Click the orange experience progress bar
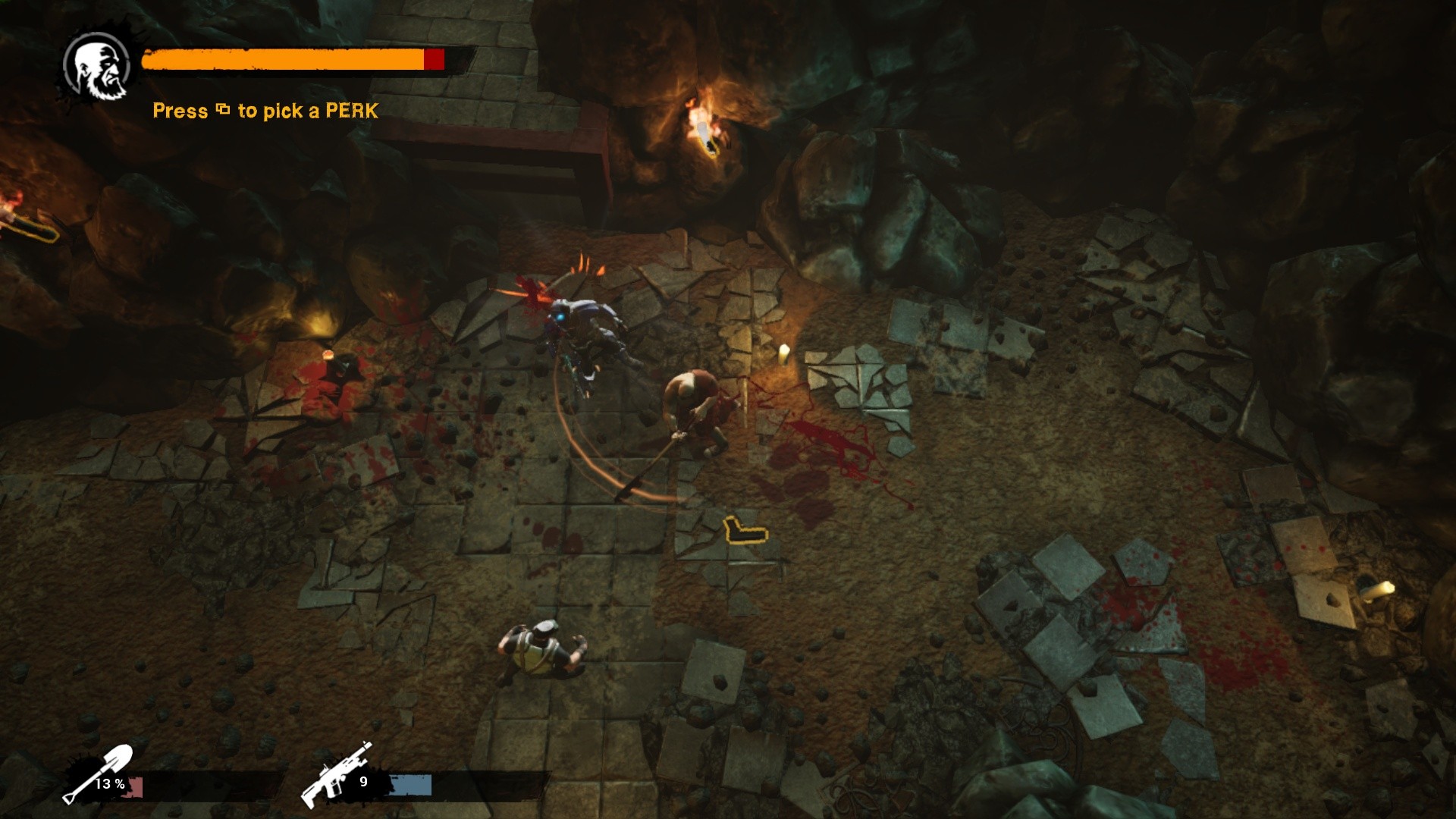 pos(281,59)
